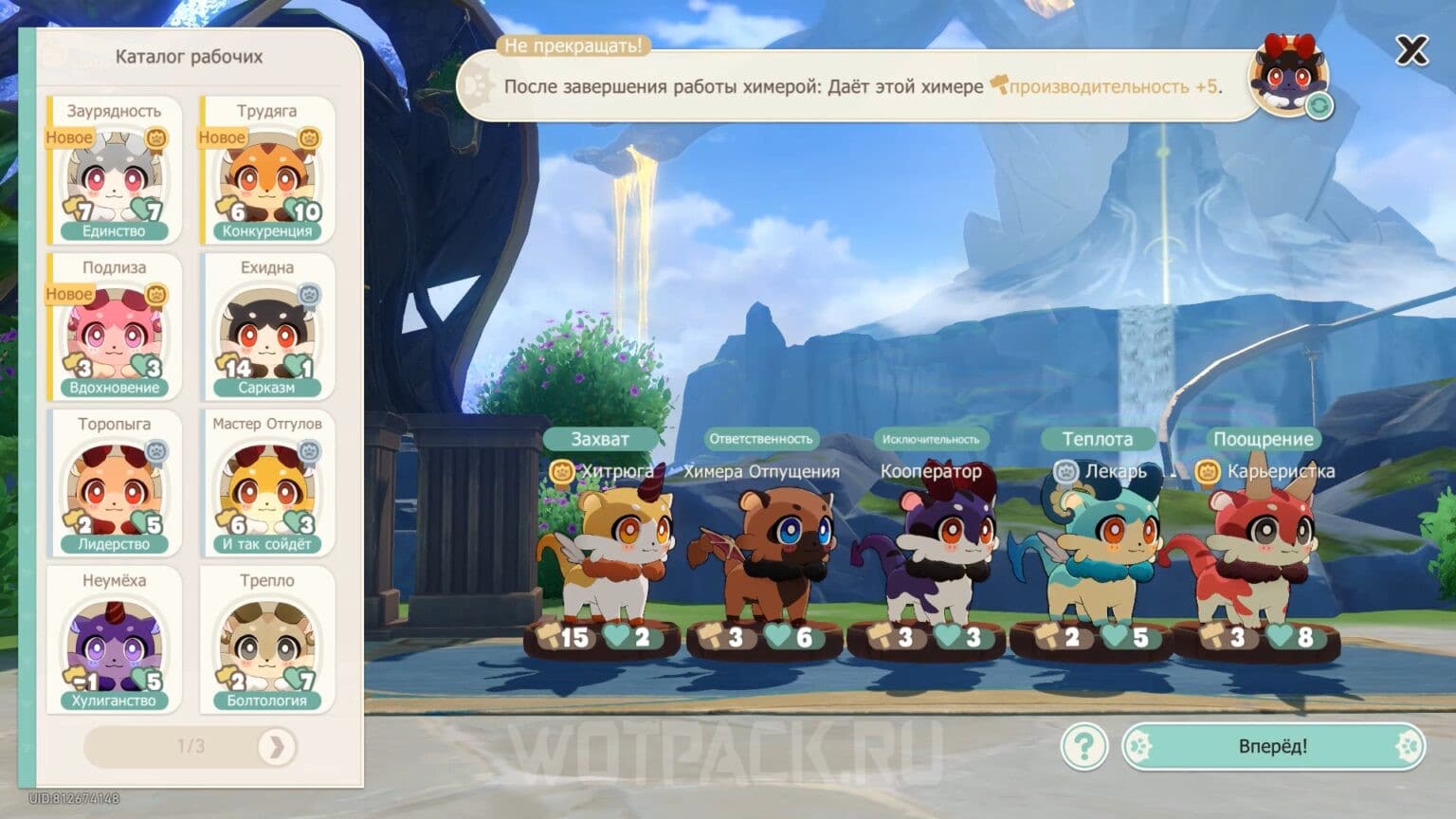Click the medal badge on Заурядность card
This screenshot has height=819, width=1456.
coord(157,138)
